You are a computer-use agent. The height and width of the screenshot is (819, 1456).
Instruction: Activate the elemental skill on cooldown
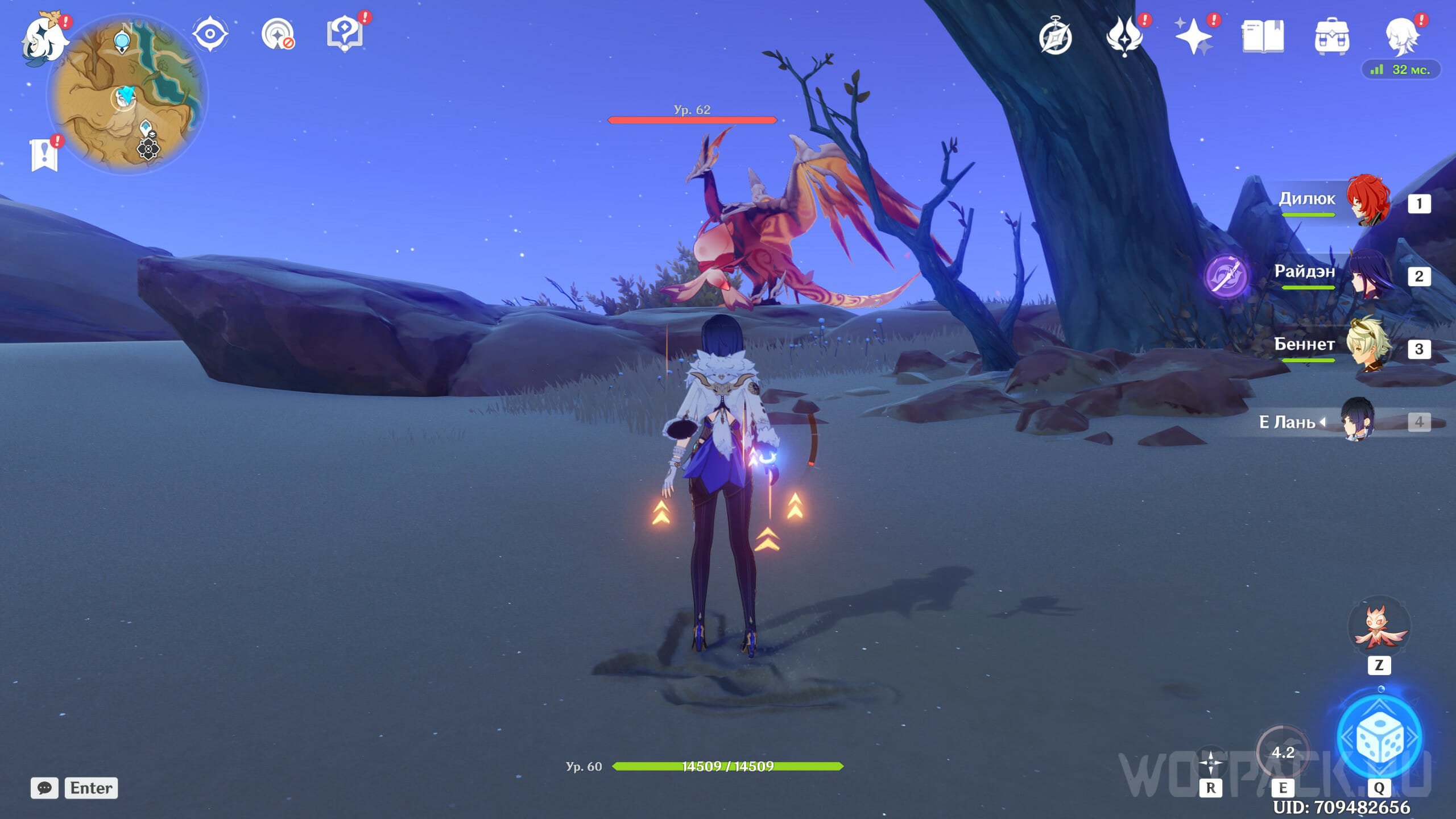click(x=1283, y=752)
